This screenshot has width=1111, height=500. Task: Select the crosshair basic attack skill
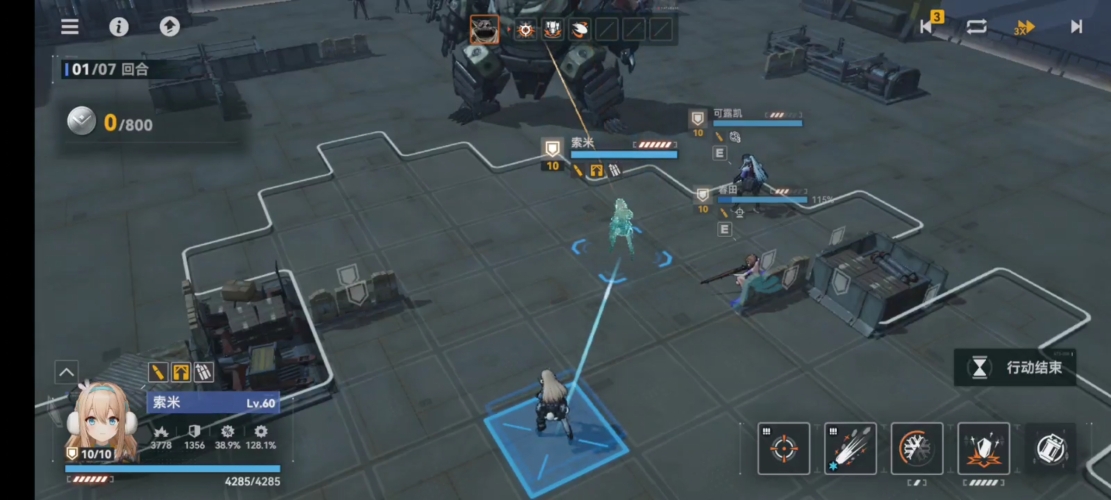(x=783, y=448)
